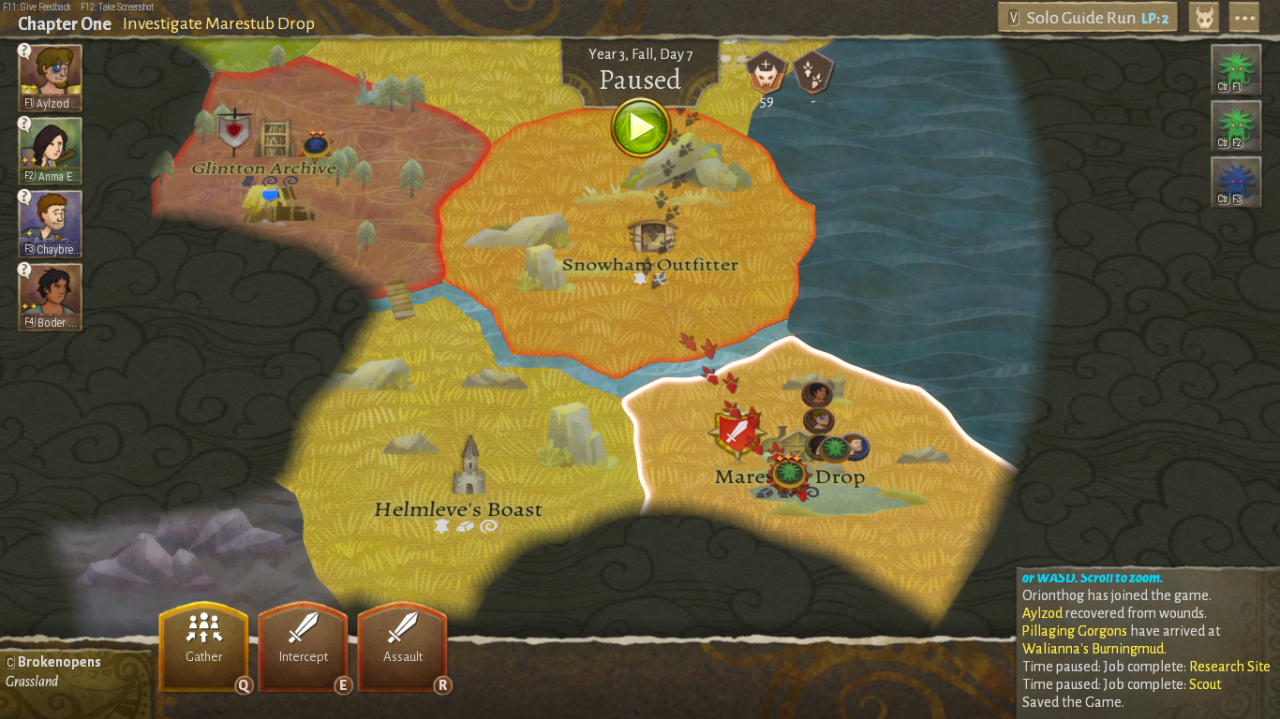Click the monster skull calamity timer icon
The height and width of the screenshot is (719, 1280).
766,71
